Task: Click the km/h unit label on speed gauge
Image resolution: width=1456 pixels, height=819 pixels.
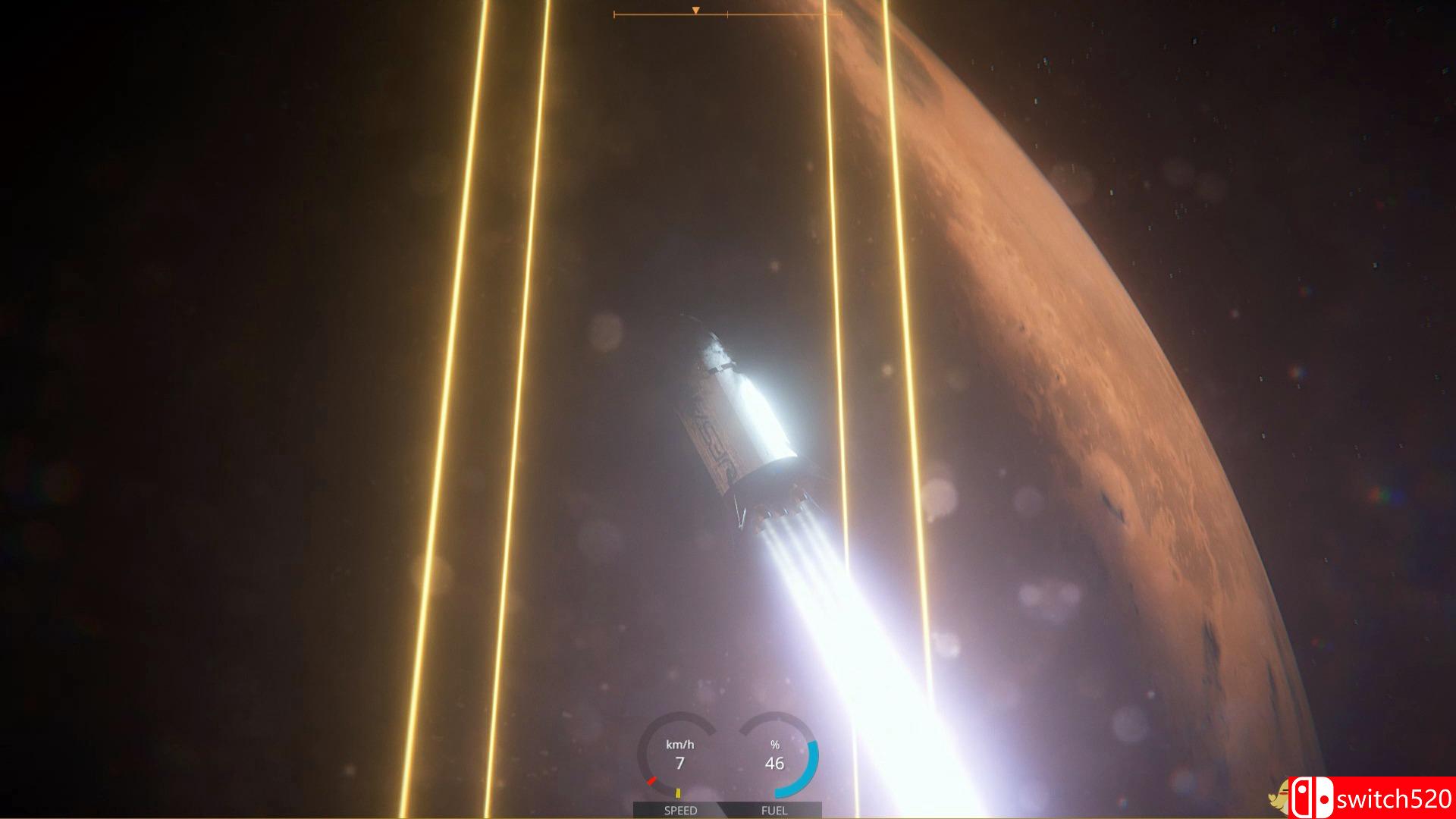Action: coord(679,745)
